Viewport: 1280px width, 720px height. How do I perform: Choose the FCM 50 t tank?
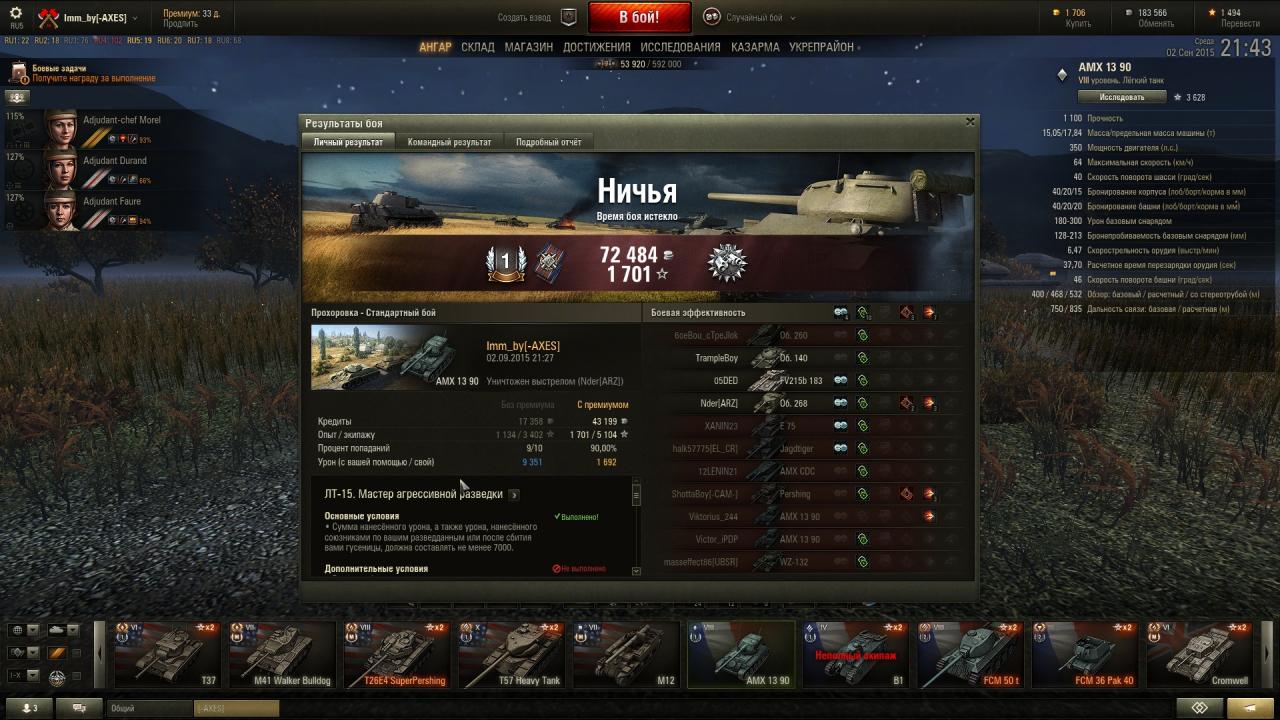[969, 655]
